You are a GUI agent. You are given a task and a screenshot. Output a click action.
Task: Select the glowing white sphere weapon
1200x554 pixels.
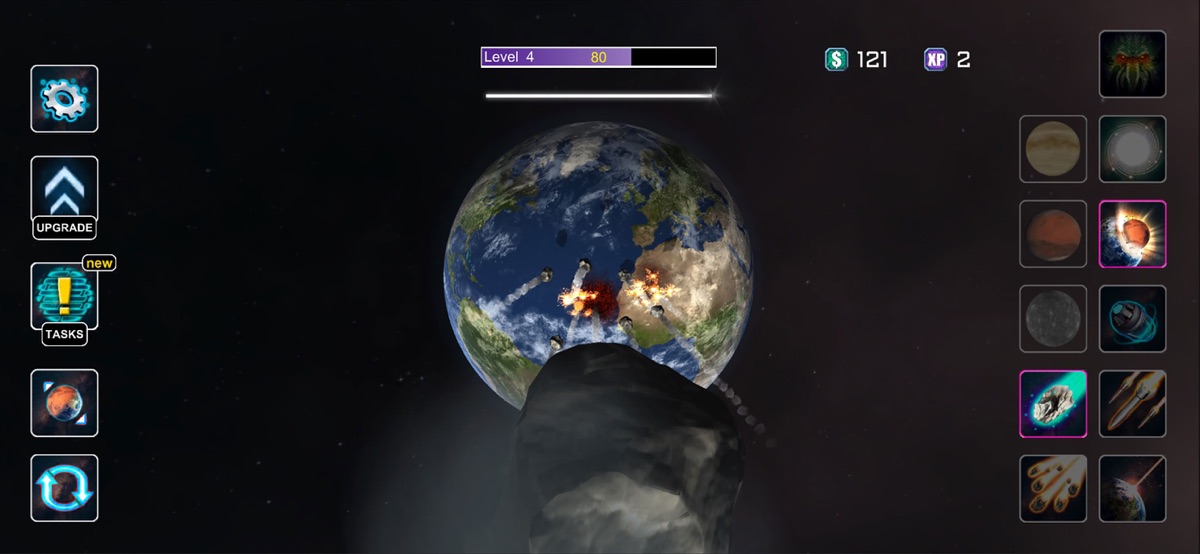(1132, 149)
